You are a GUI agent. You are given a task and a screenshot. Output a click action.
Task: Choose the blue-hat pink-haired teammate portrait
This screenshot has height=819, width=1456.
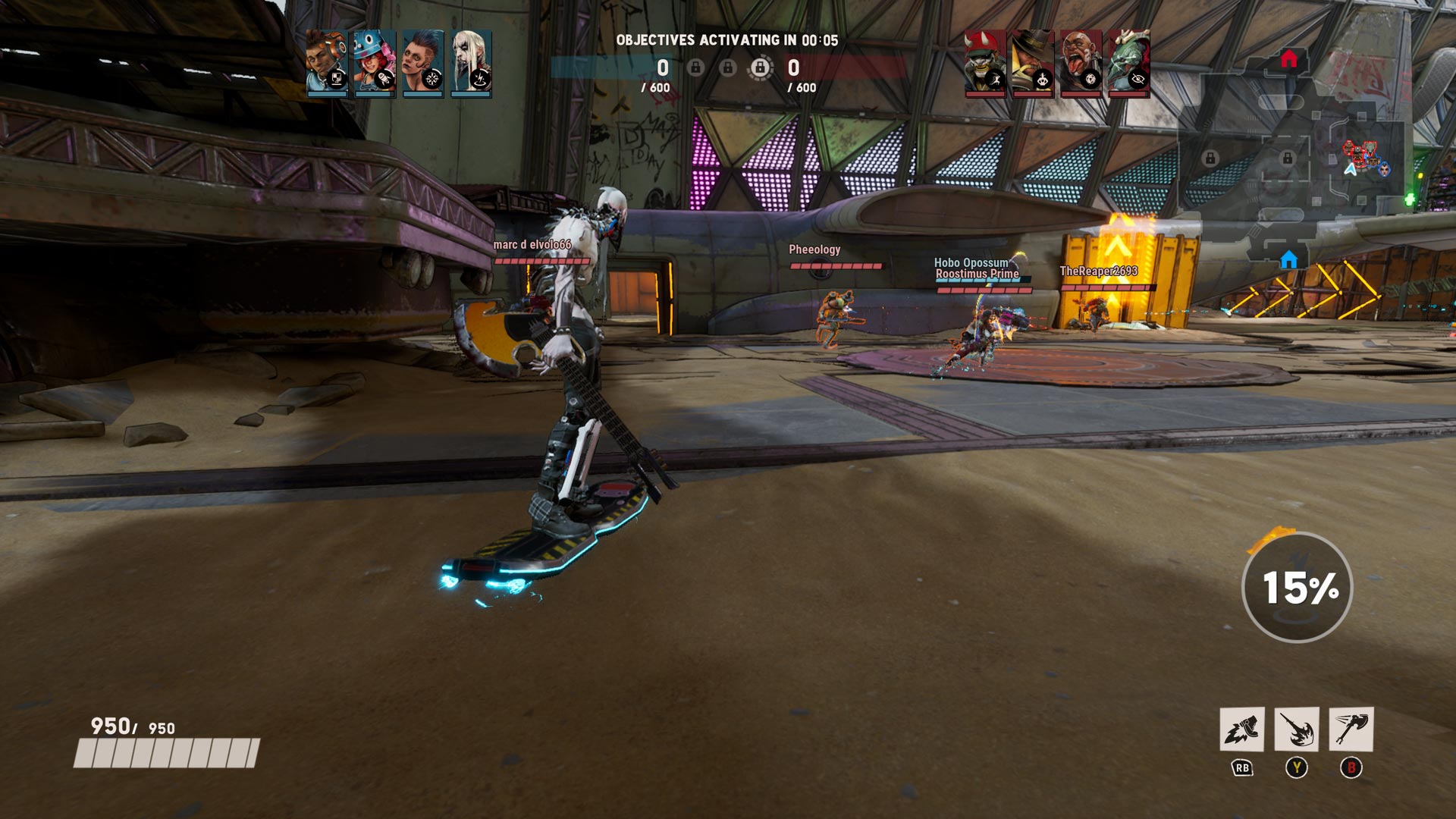[375, 64]
